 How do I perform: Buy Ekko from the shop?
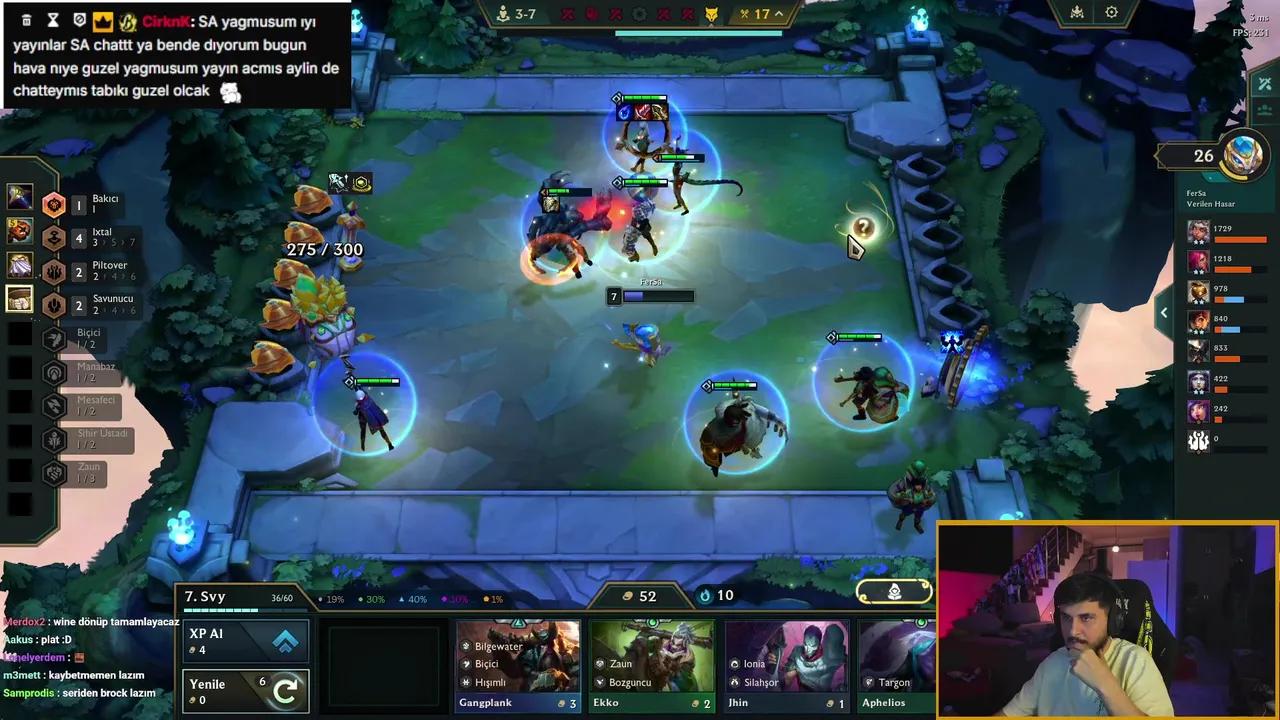[650, 665]
